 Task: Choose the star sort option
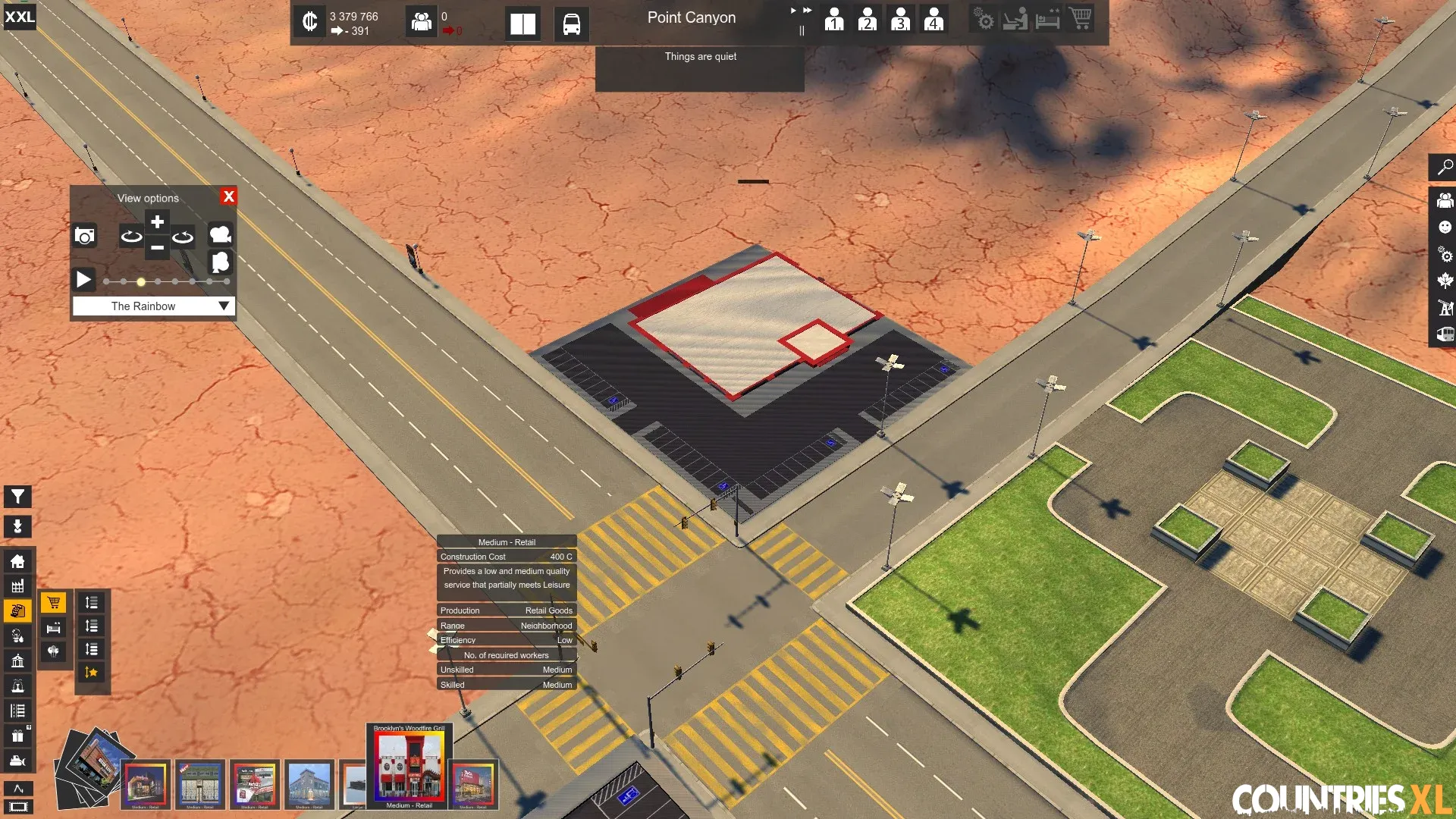click(91, 672)
